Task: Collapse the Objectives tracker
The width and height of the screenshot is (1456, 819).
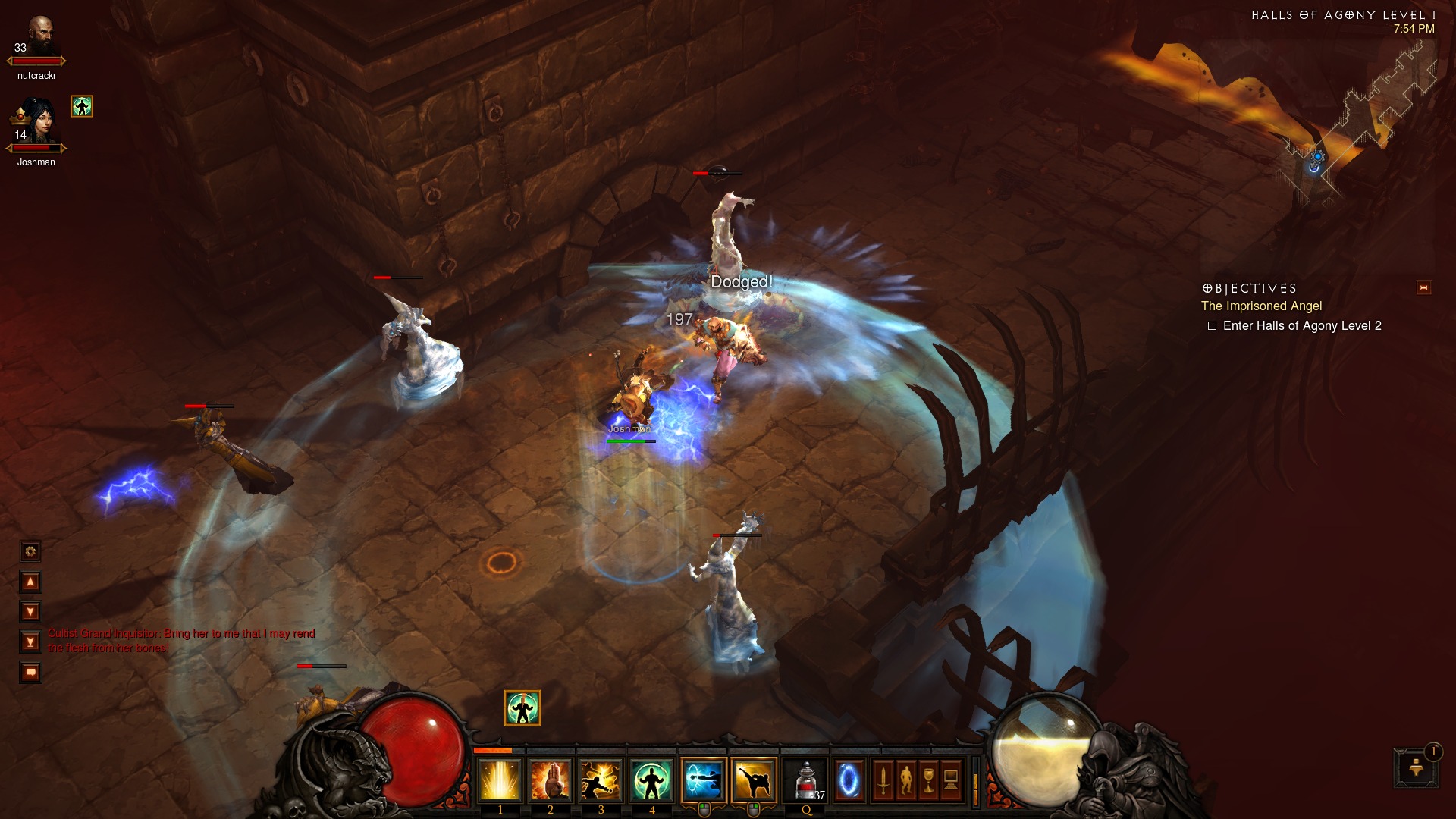Action: tap(1423, 287)
